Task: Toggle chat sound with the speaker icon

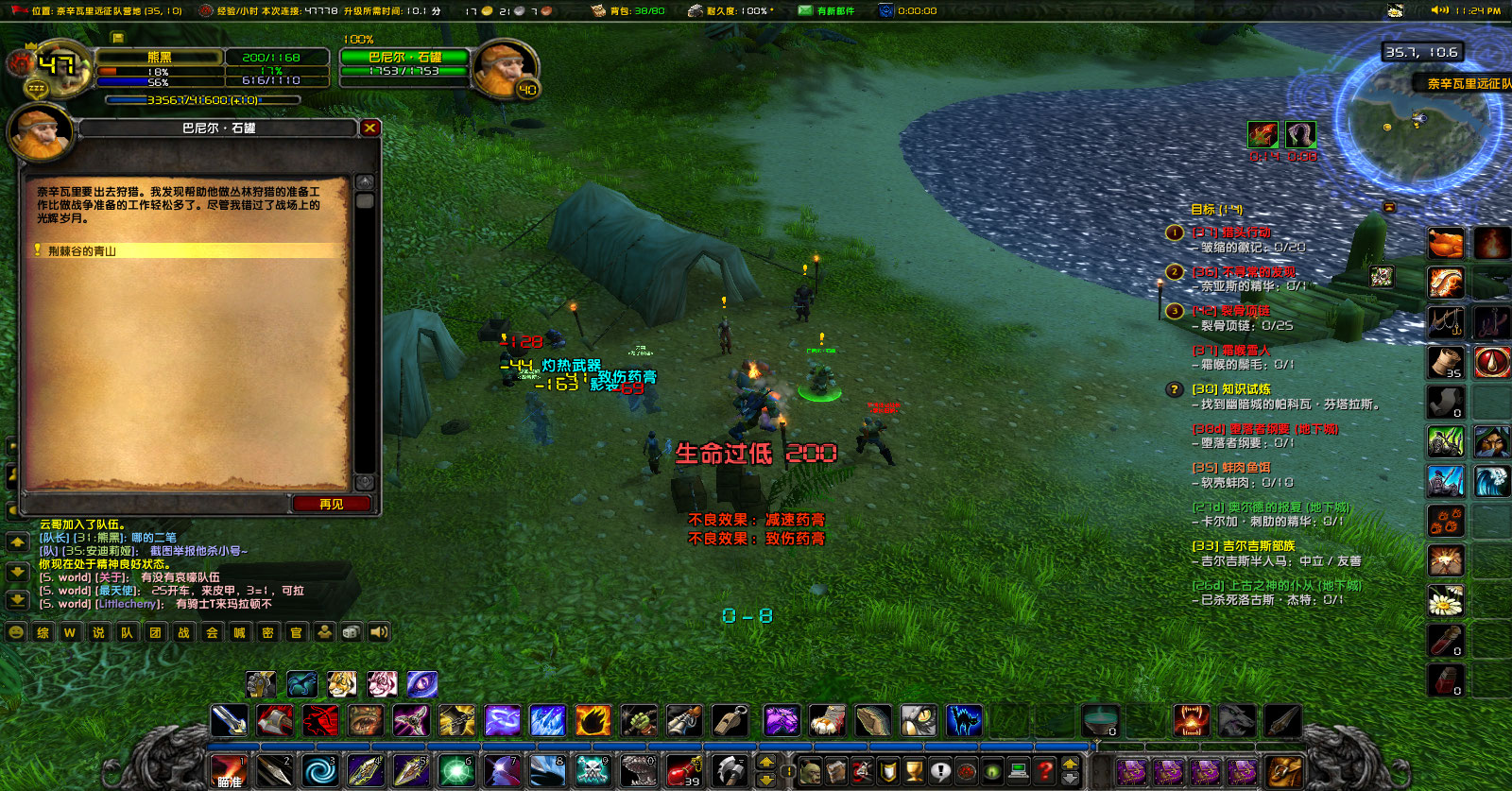Action: [x=378, y=633]
